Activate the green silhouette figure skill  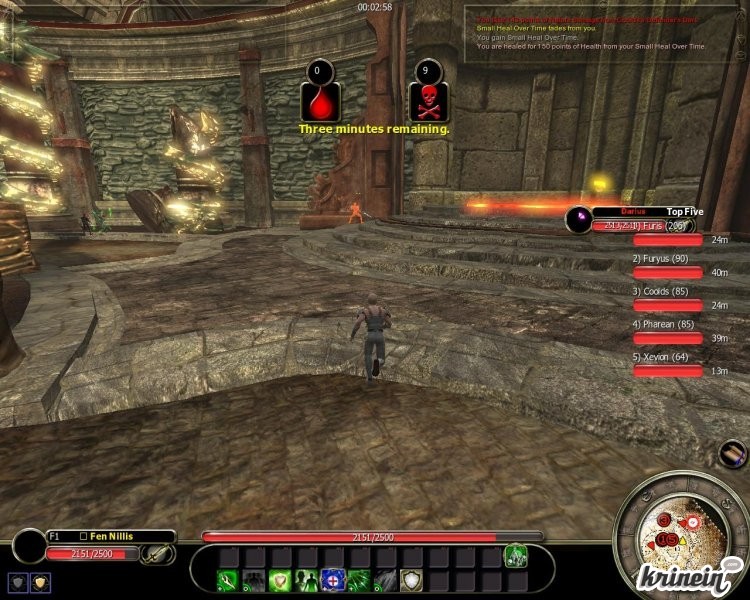click(x=307, y=580)
